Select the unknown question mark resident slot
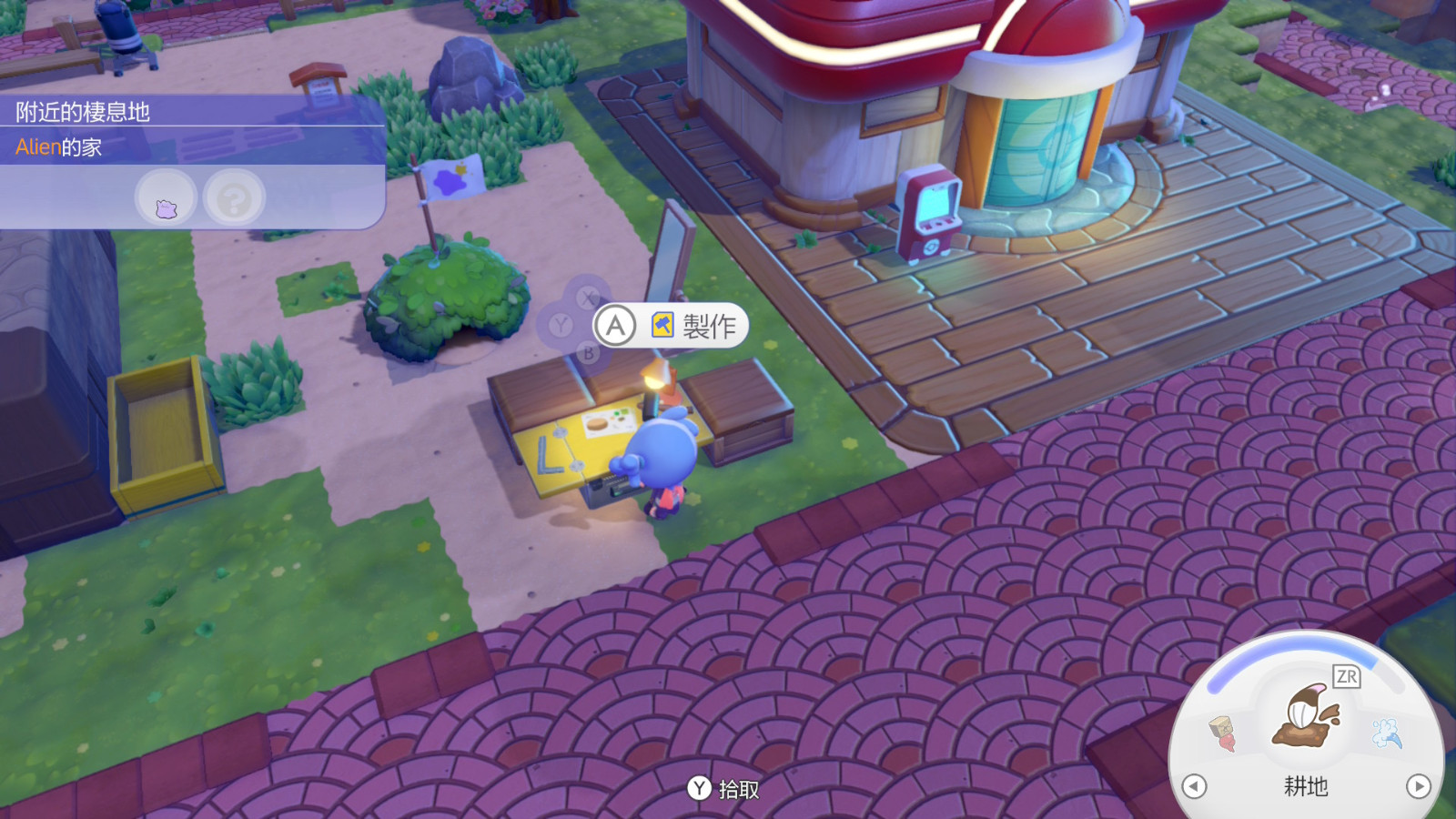The height and width of the screenshot is (819, 1456). click(x=234, y=198)
